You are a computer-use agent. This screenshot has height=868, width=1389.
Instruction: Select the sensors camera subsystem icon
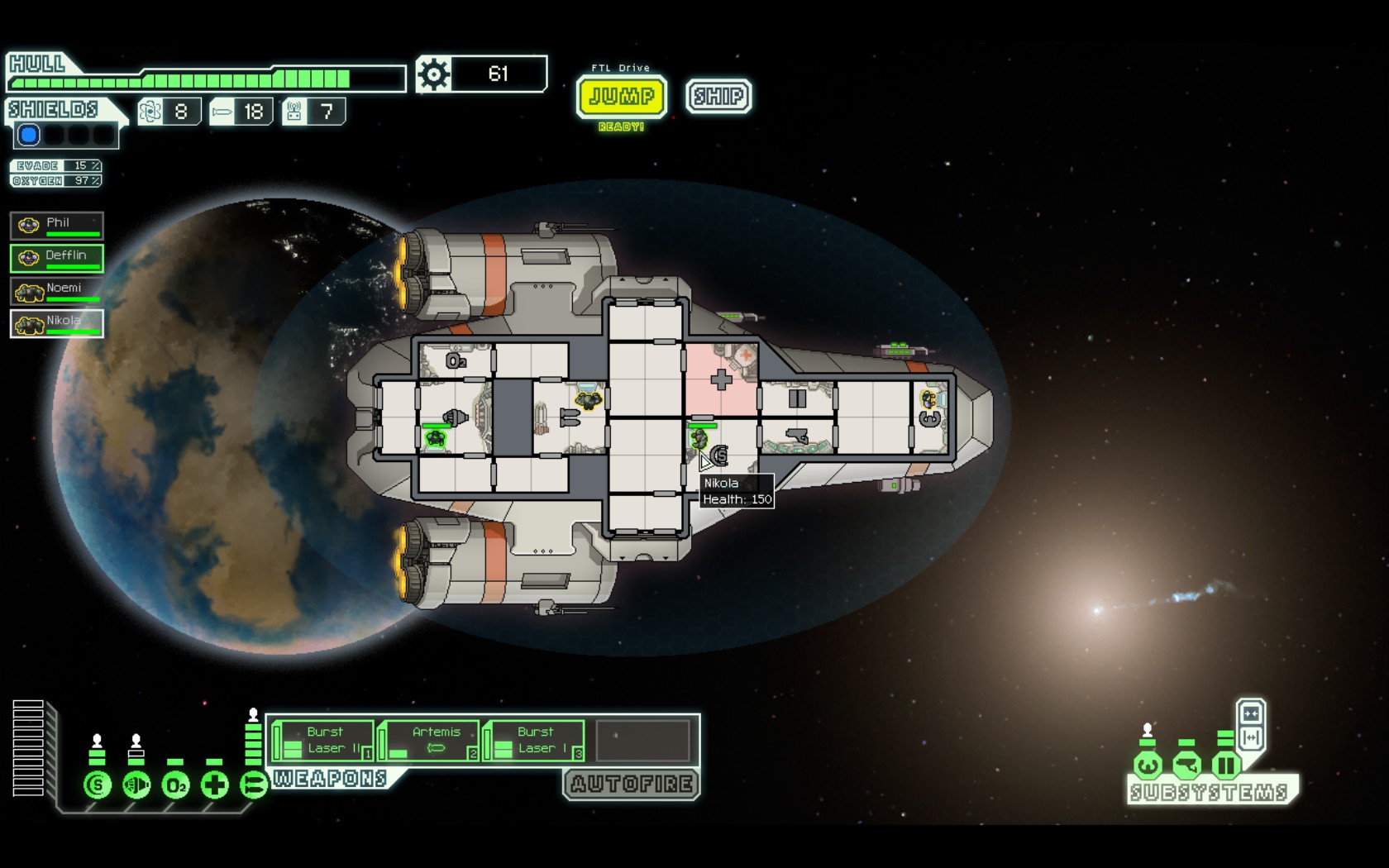click(x=1186, y=765)
